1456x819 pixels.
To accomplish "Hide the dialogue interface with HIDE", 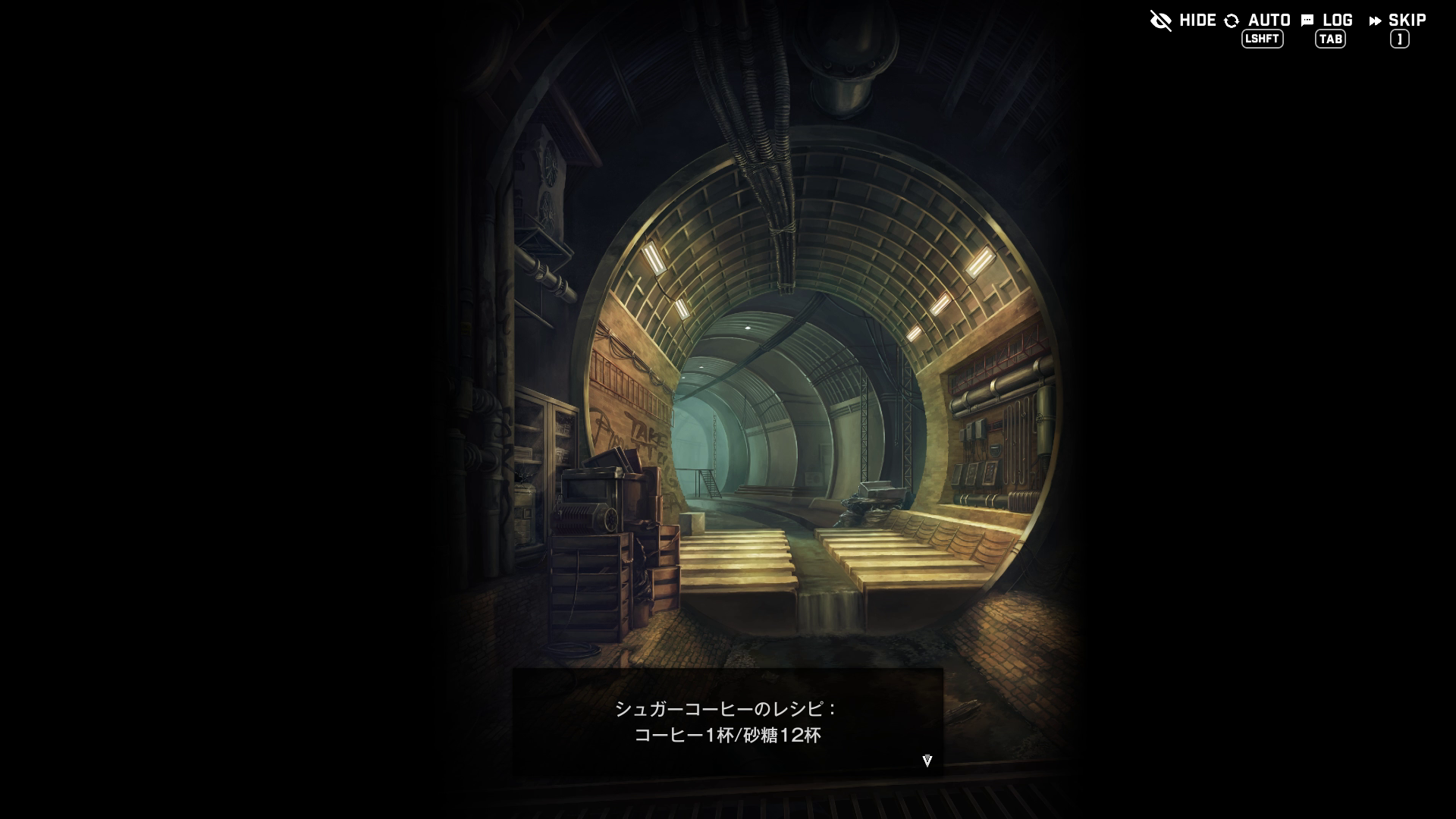I will point(1183,20).
